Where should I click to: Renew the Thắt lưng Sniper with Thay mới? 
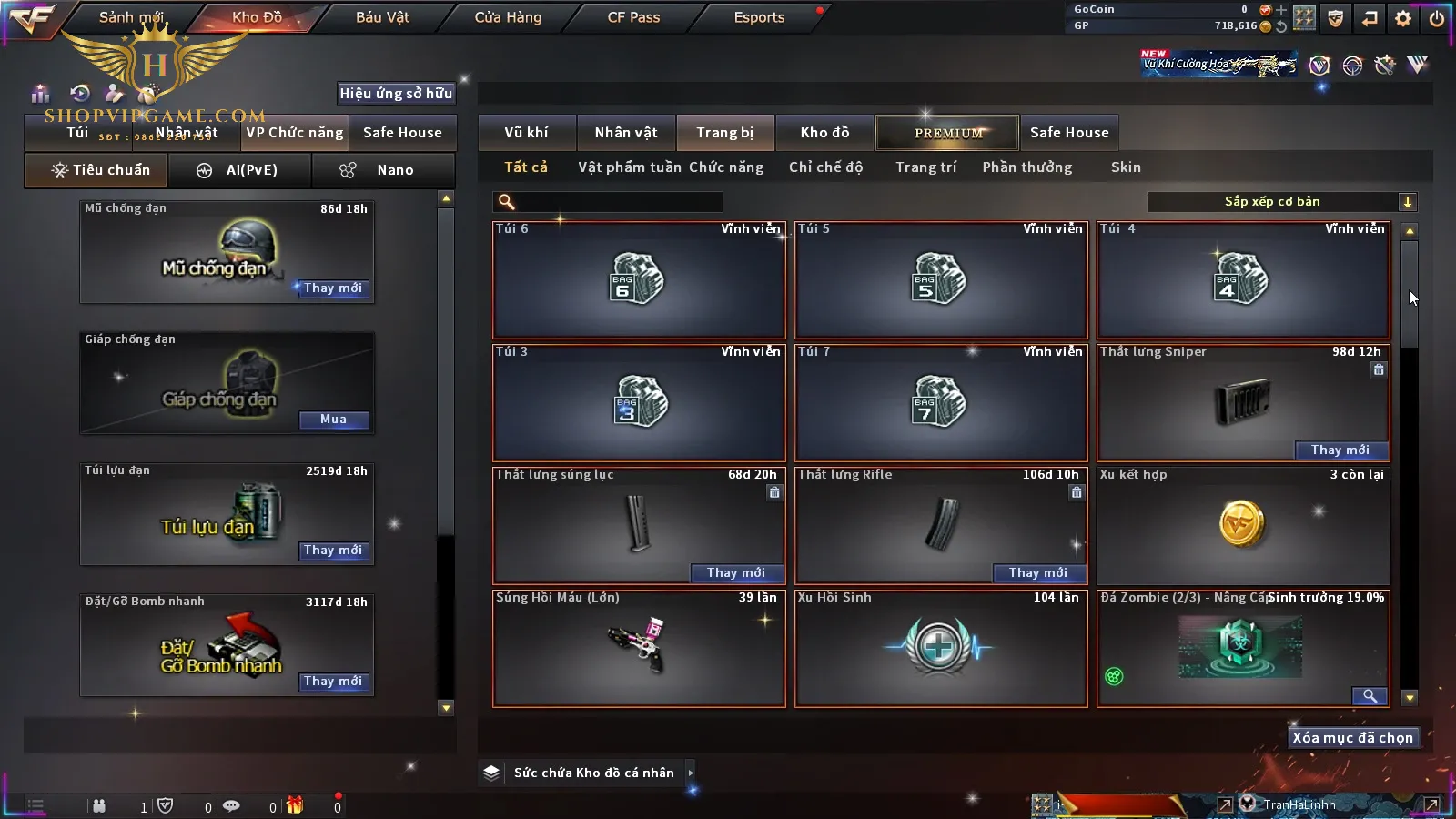[1340, 450]
